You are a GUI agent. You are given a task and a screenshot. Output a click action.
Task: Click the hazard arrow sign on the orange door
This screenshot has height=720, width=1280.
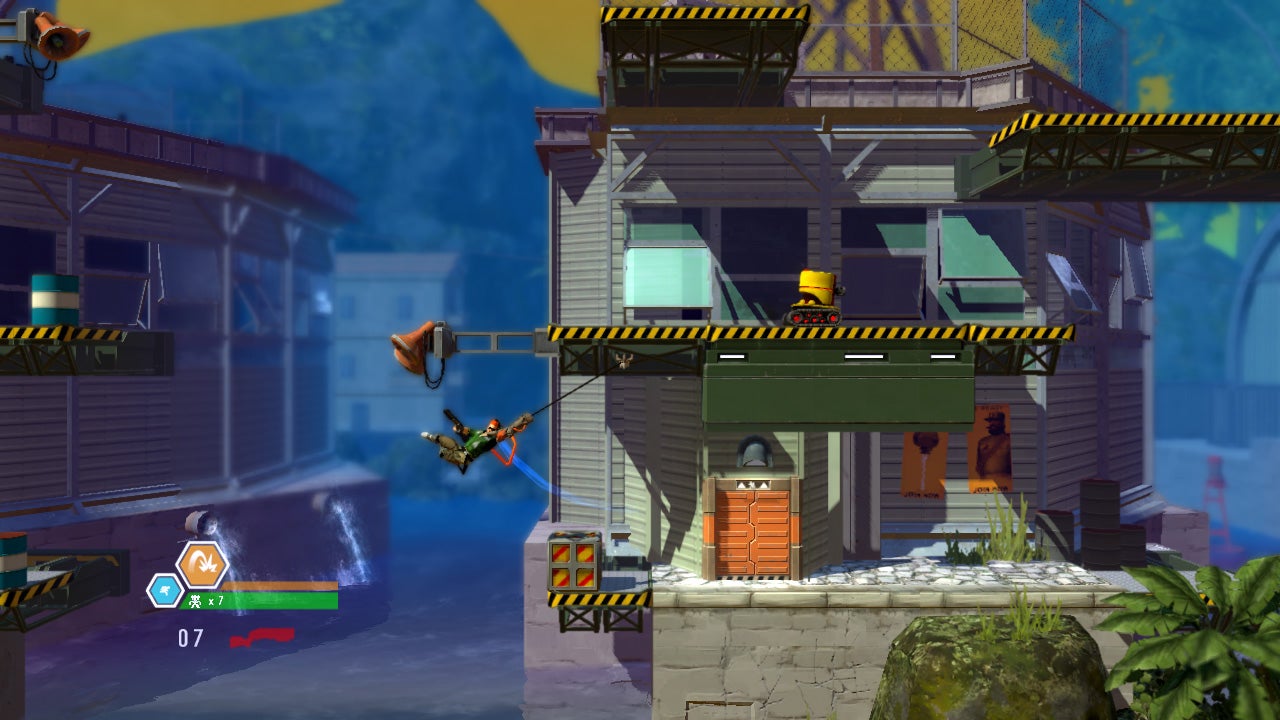click(755, 485)
